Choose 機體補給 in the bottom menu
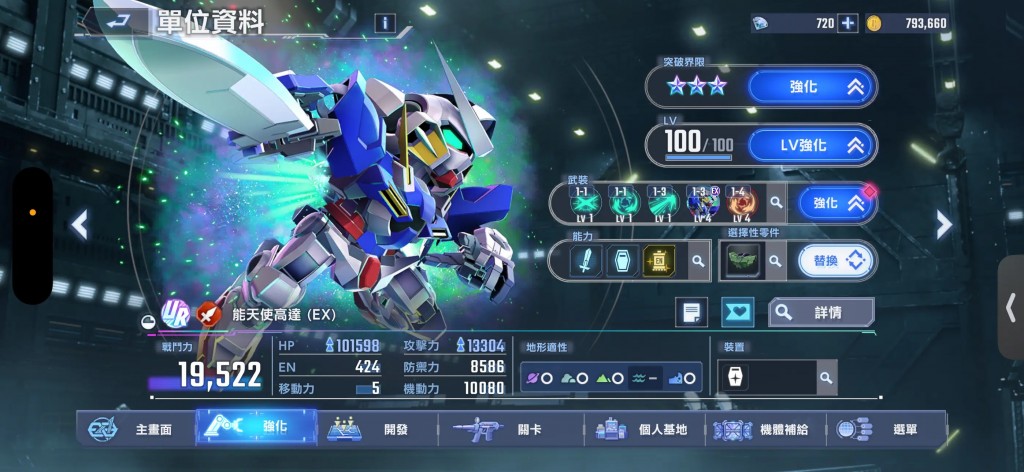The height and width of the screenshot is (472, 1024). [x=768, y=429]
